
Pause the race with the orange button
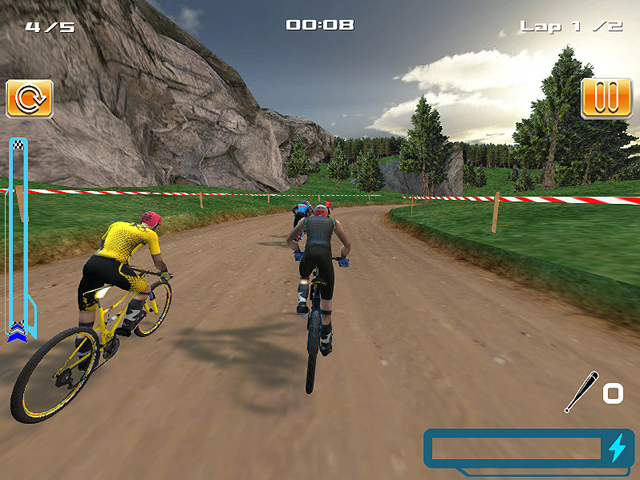coord(606,99)
